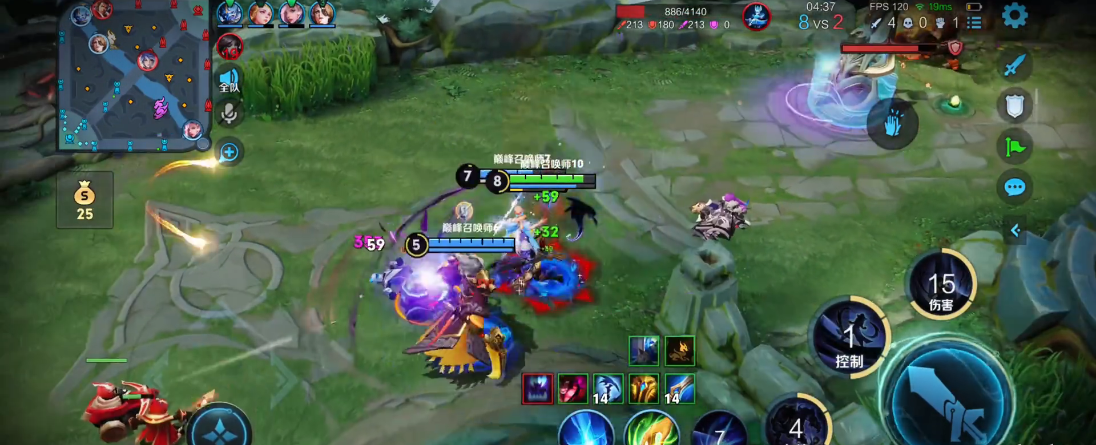
Task: Open the quick chat bubble
Action: click(x=1014, y=187)
